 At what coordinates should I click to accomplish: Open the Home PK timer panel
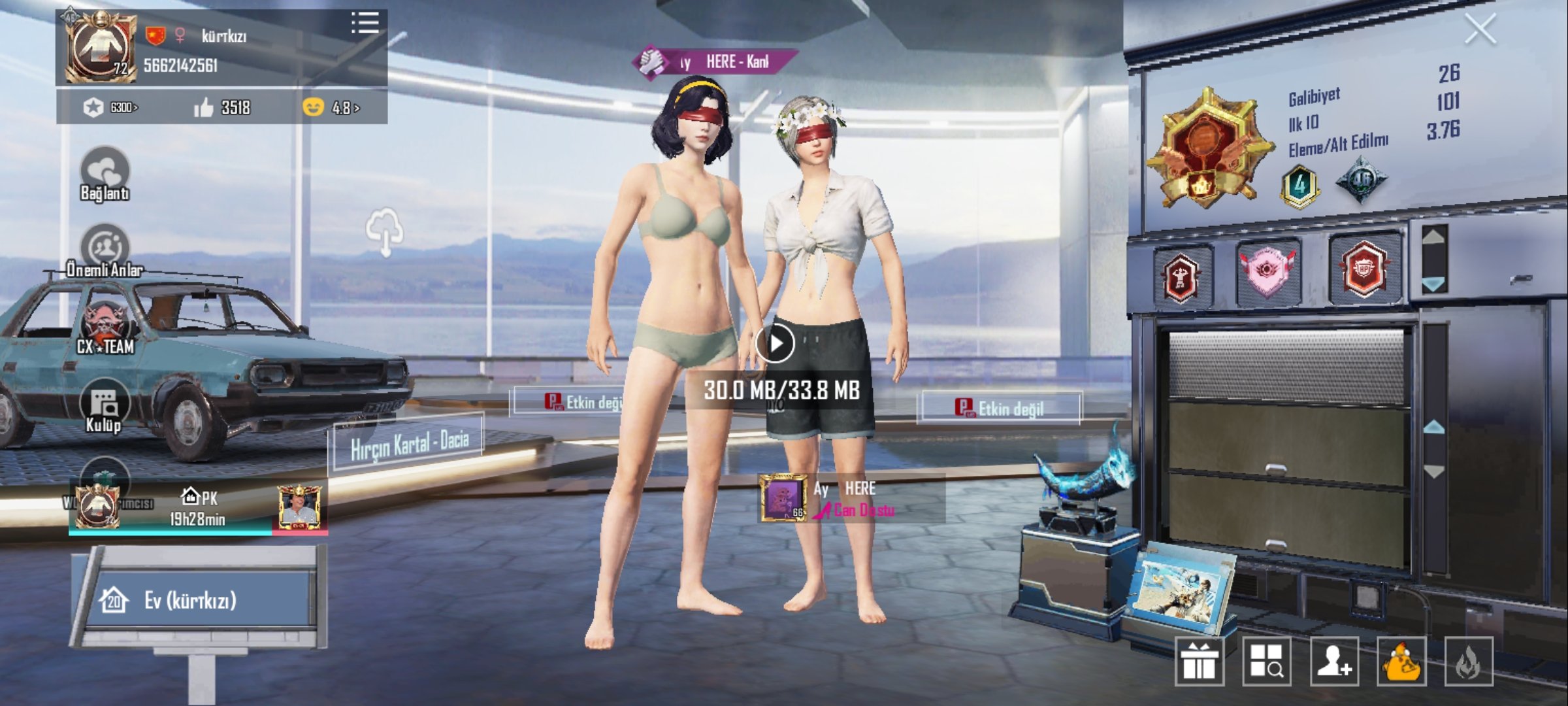pyautogui.click(x=197, y=508)
